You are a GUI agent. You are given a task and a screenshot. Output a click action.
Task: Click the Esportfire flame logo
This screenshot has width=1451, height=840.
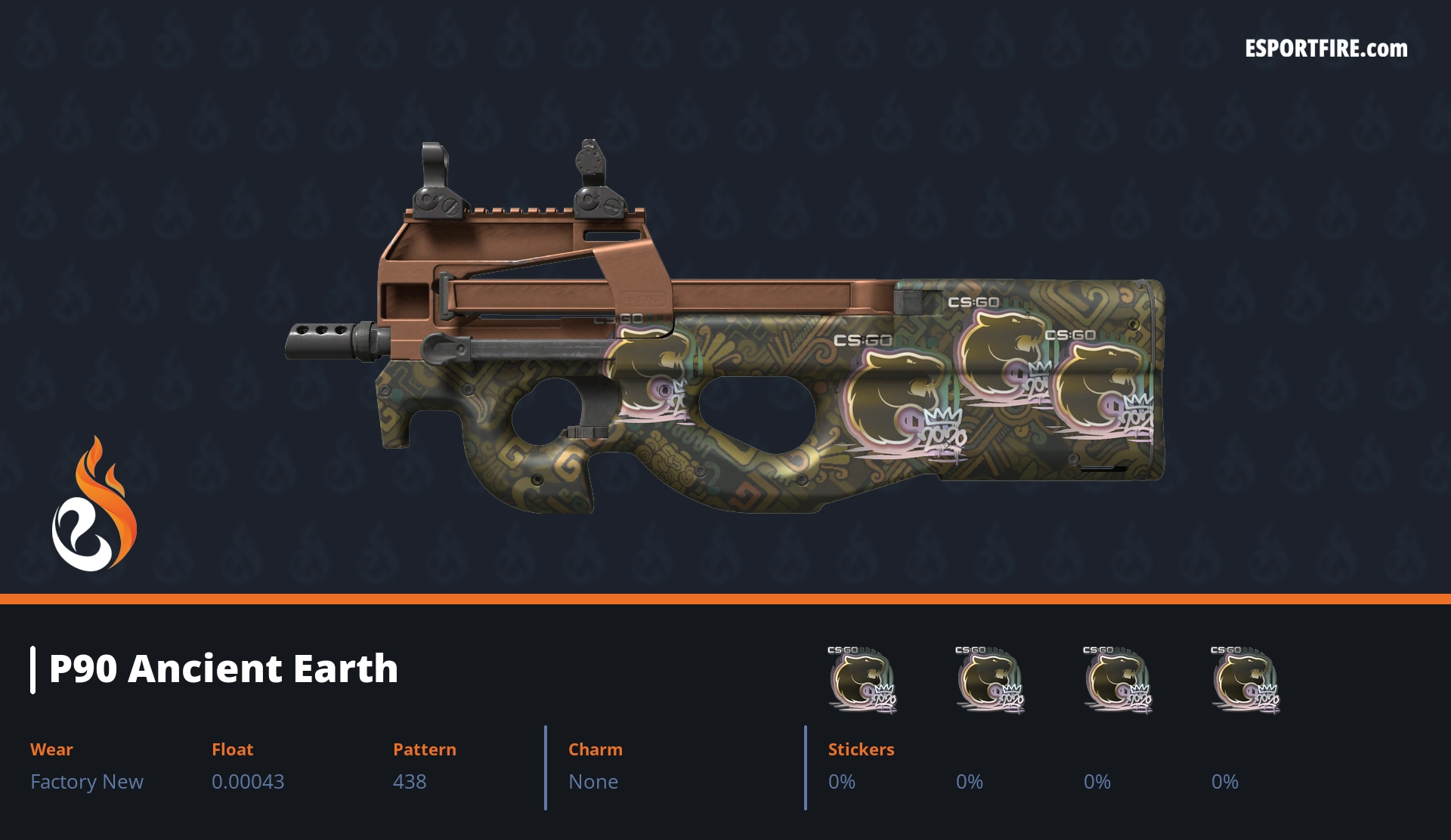(x=94, y=505)
